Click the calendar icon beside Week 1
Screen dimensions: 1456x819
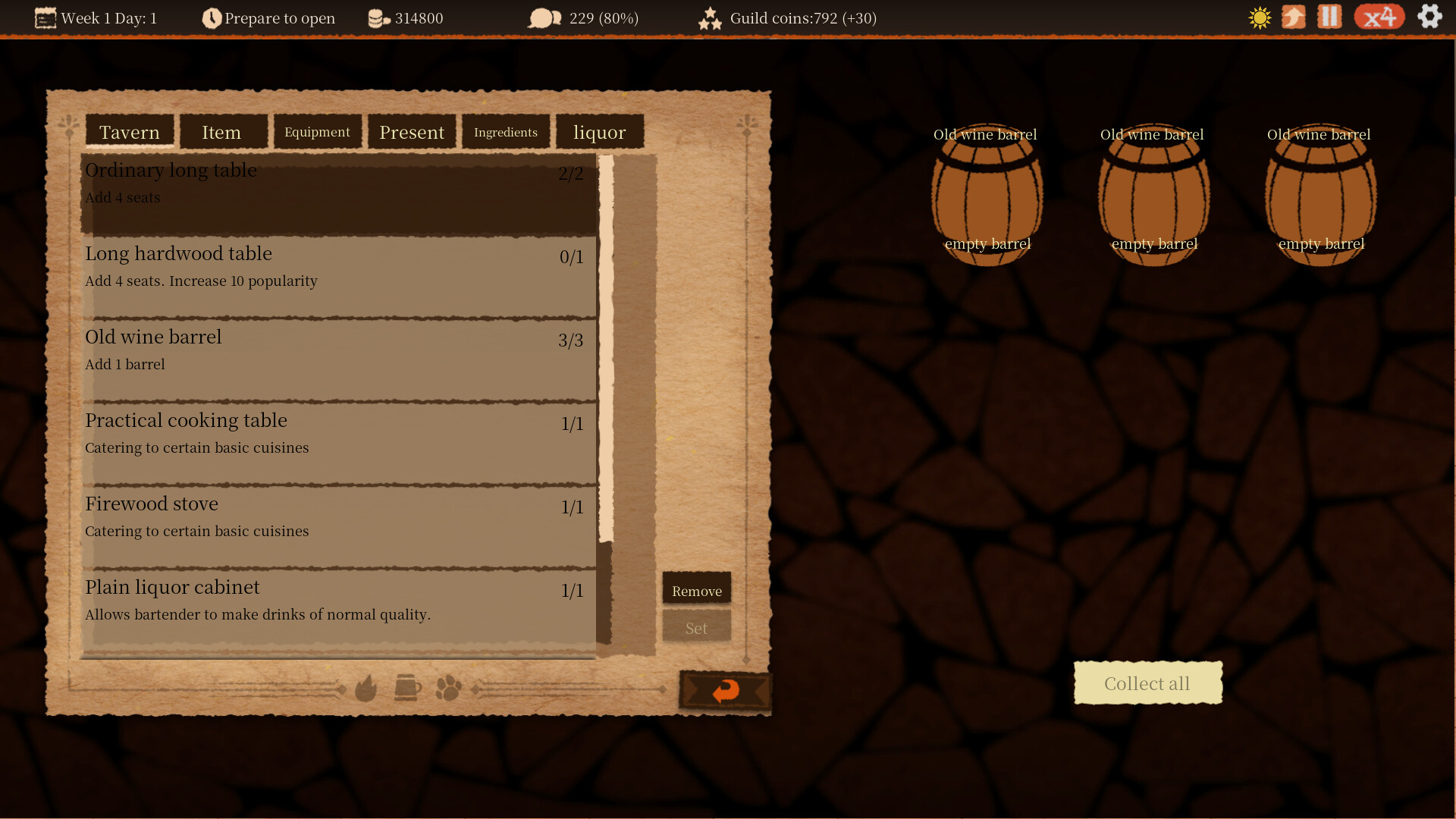point(45,17)
